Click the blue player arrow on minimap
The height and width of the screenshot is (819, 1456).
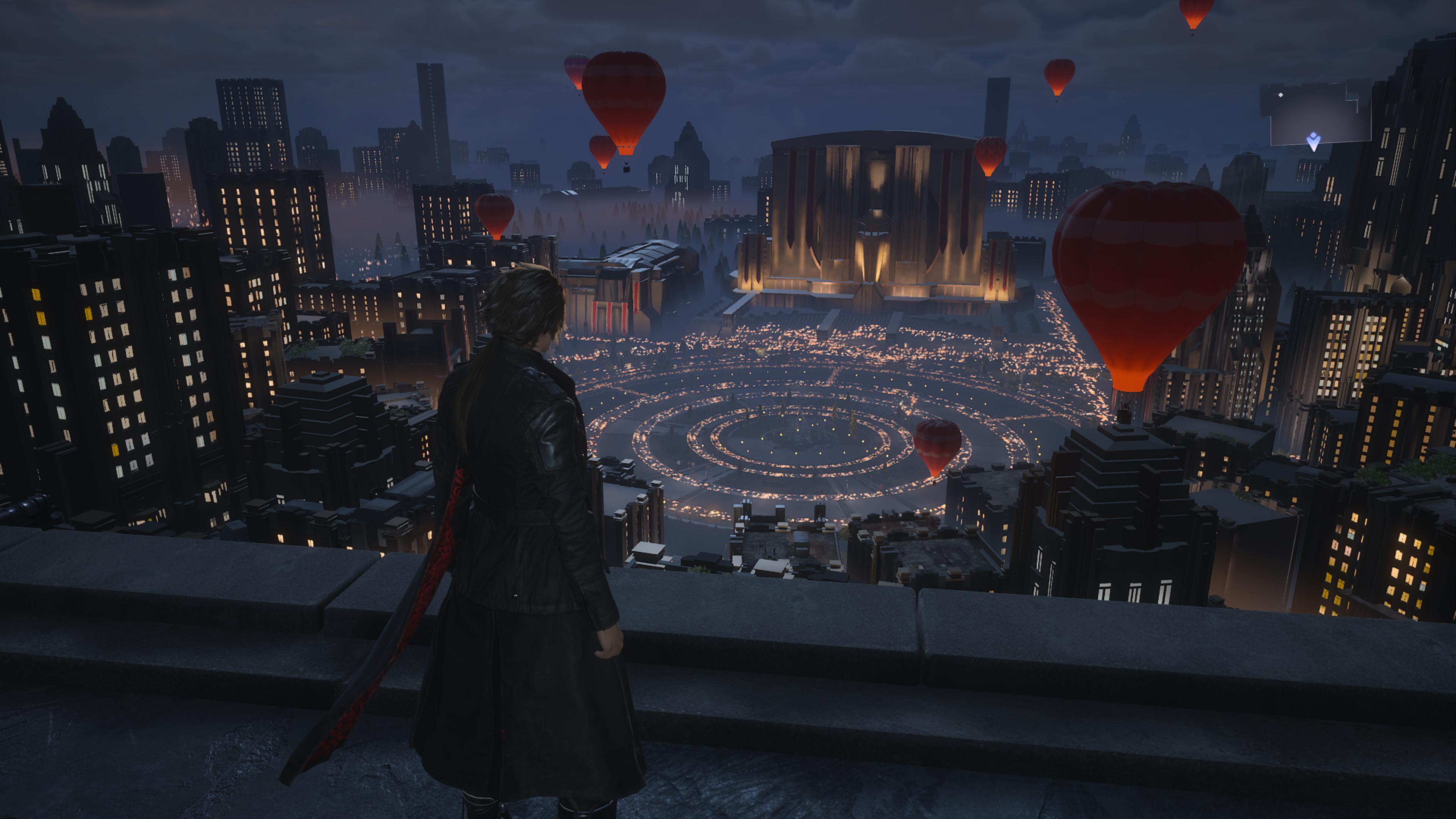click(1313, 141)
